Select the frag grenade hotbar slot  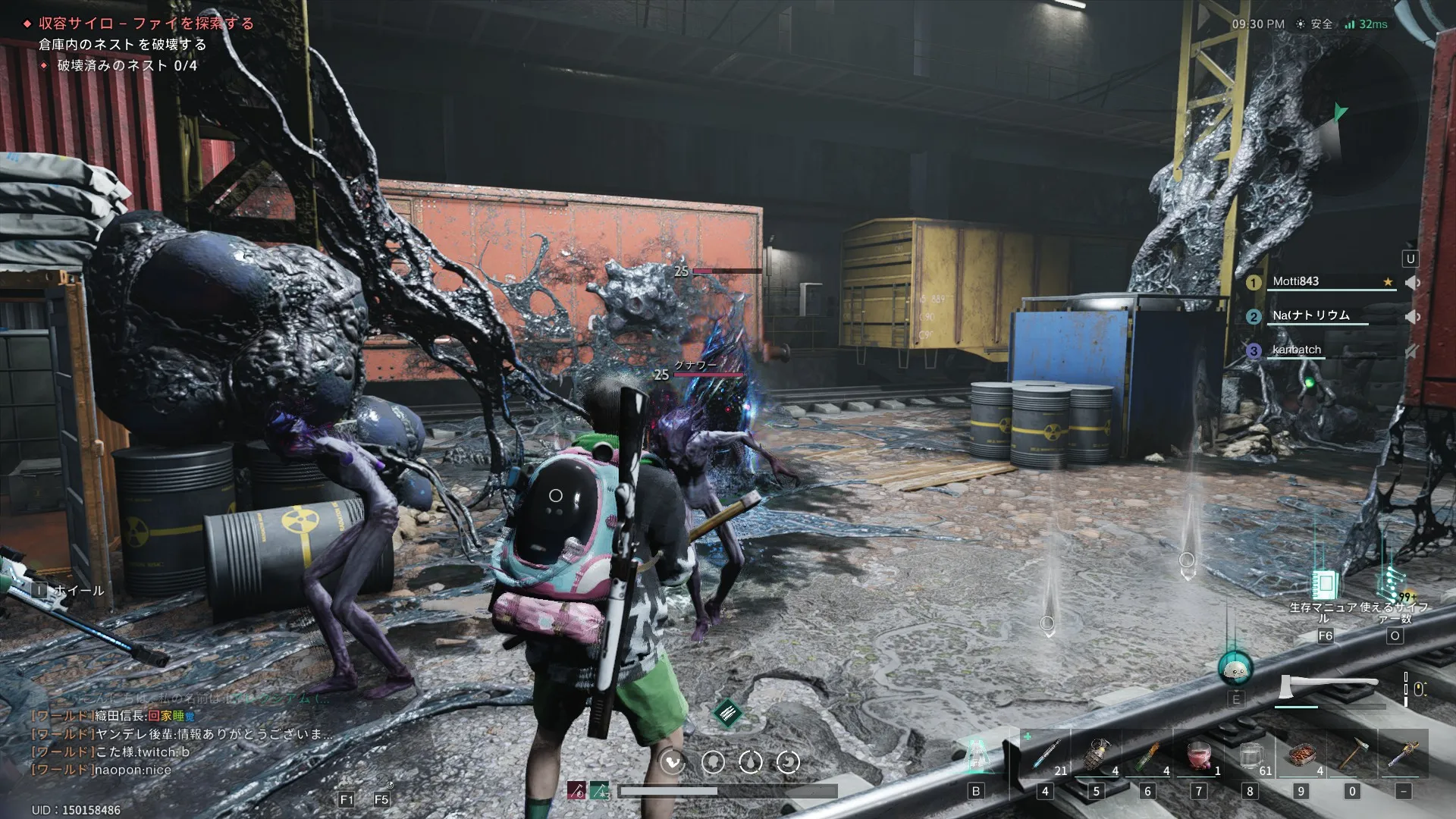(x=1097, y=755)
